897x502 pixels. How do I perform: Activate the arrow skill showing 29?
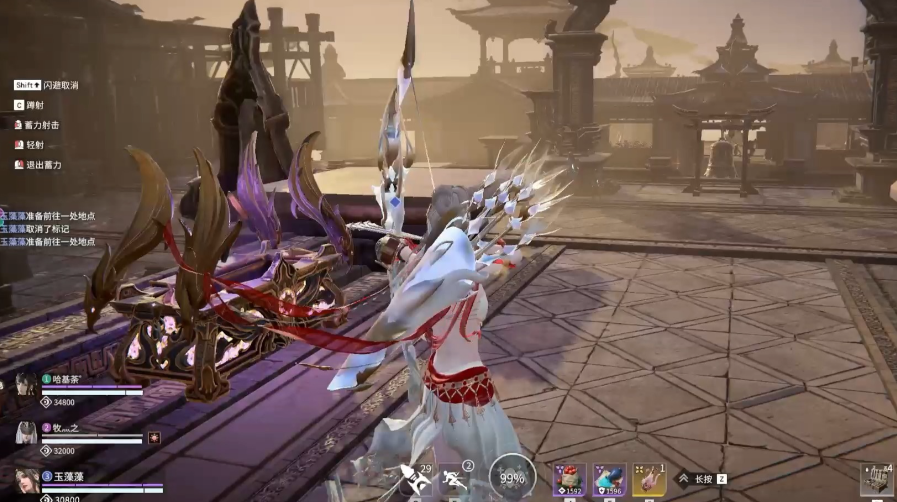413,478
